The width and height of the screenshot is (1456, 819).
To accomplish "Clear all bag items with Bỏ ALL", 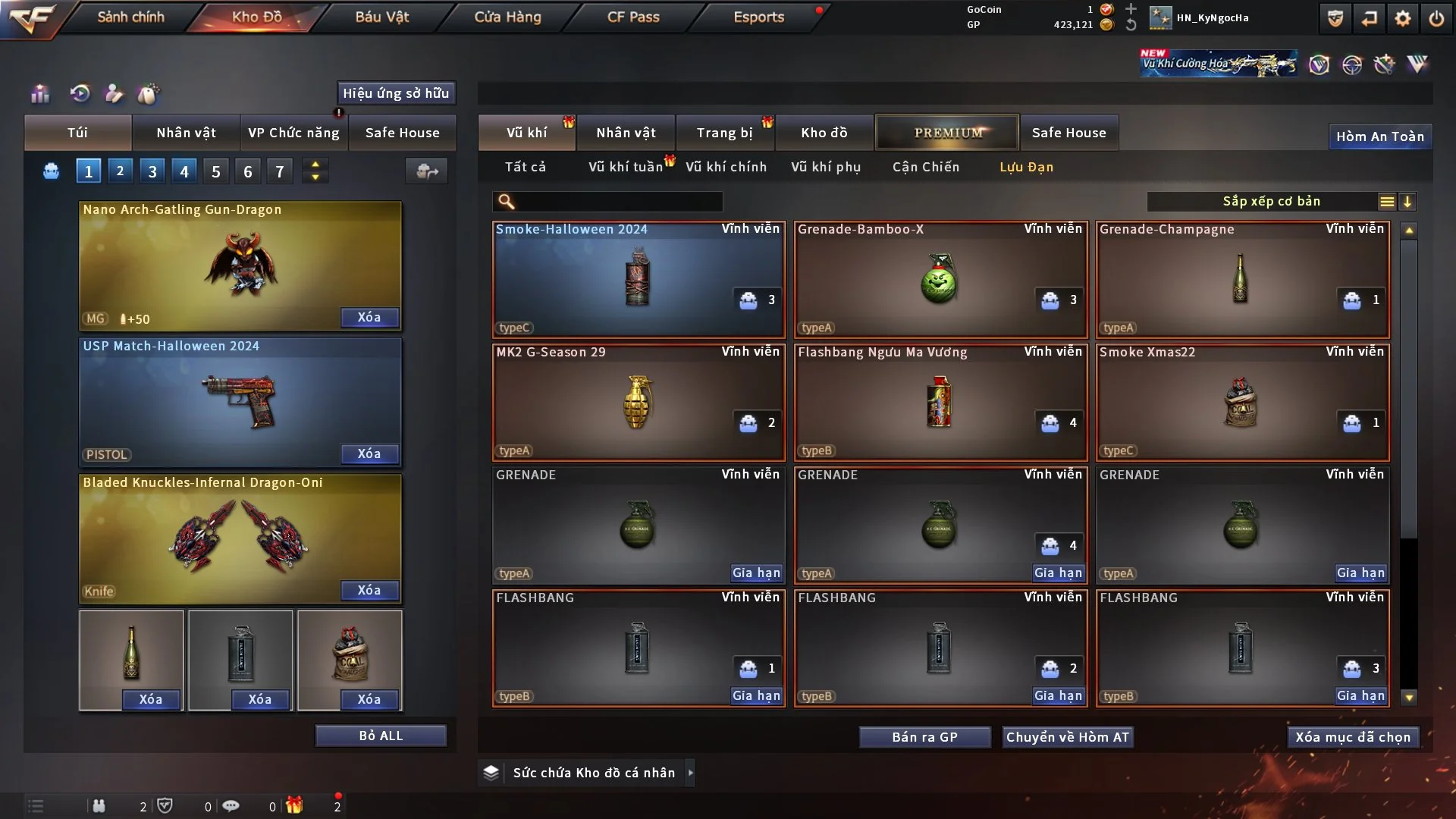I will coord(381,736).
